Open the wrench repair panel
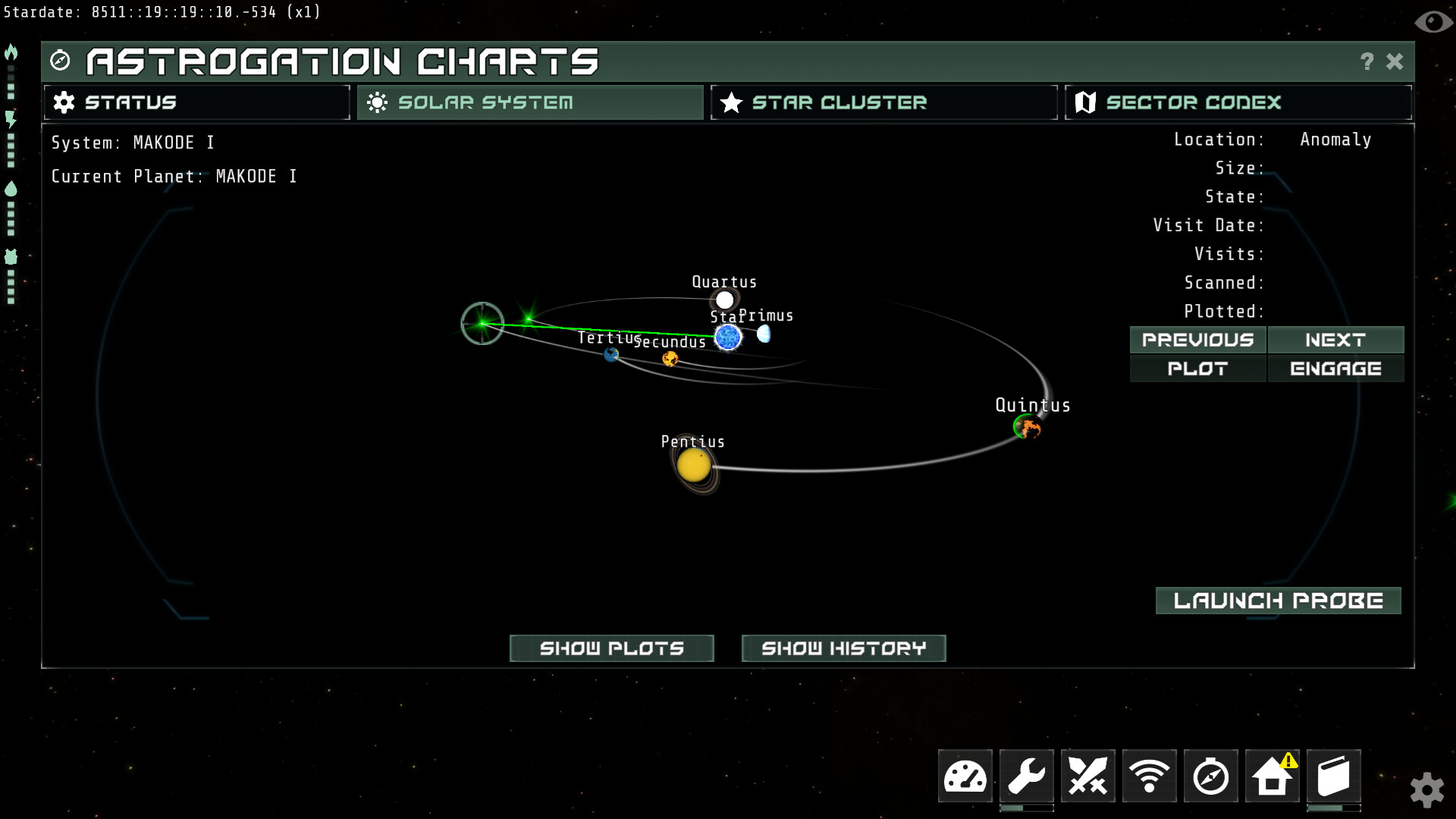 point(1026,777)
